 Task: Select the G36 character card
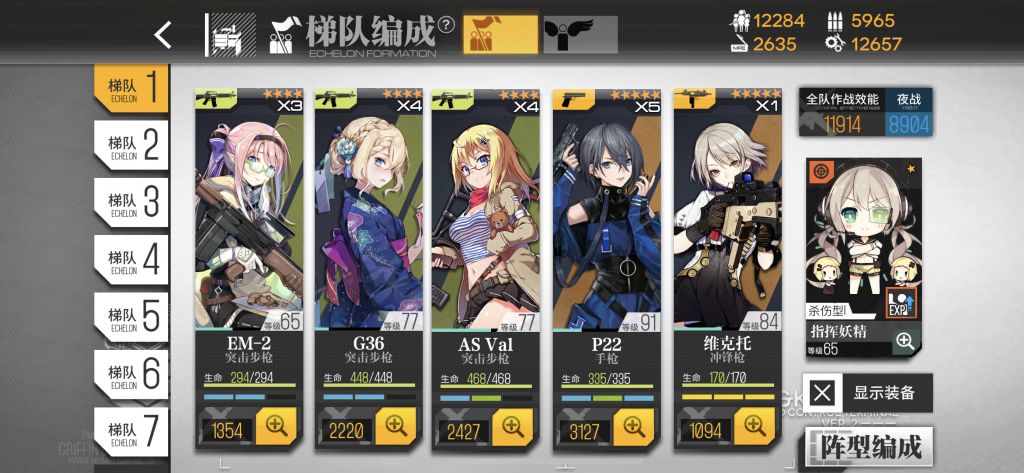369,220
